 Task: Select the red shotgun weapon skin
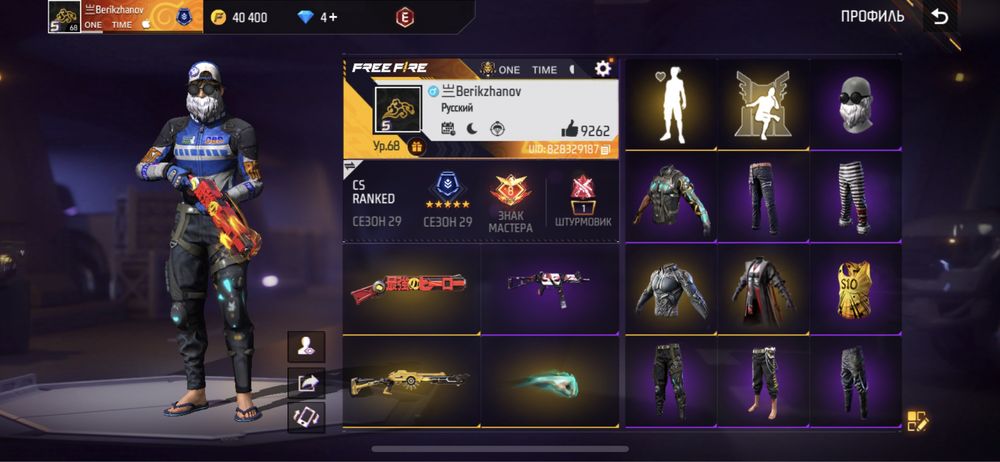[411, 288]
